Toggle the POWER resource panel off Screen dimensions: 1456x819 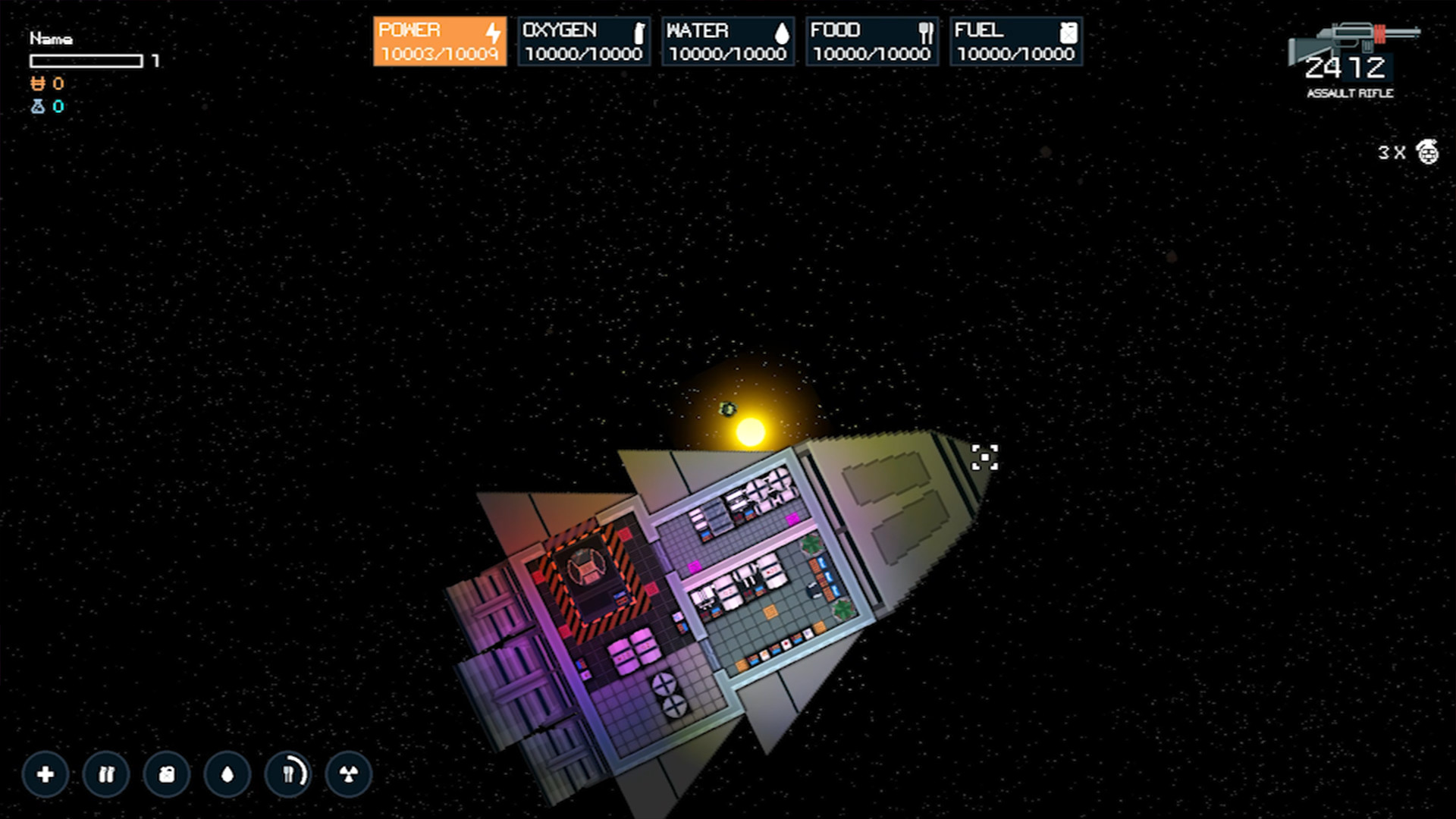pyautogui.click(x=439, y=42)
